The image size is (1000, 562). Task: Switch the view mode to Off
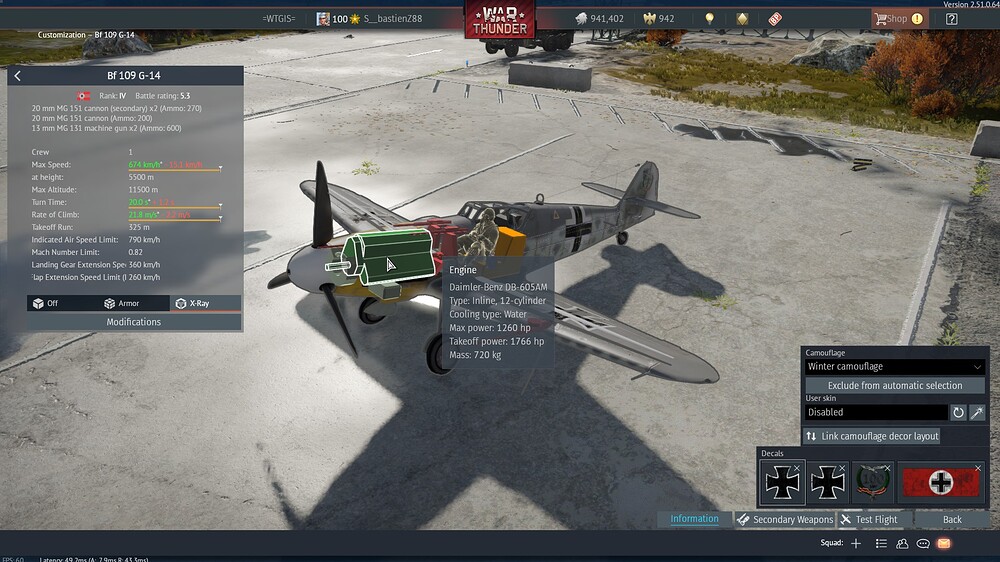tap(46, 303)
